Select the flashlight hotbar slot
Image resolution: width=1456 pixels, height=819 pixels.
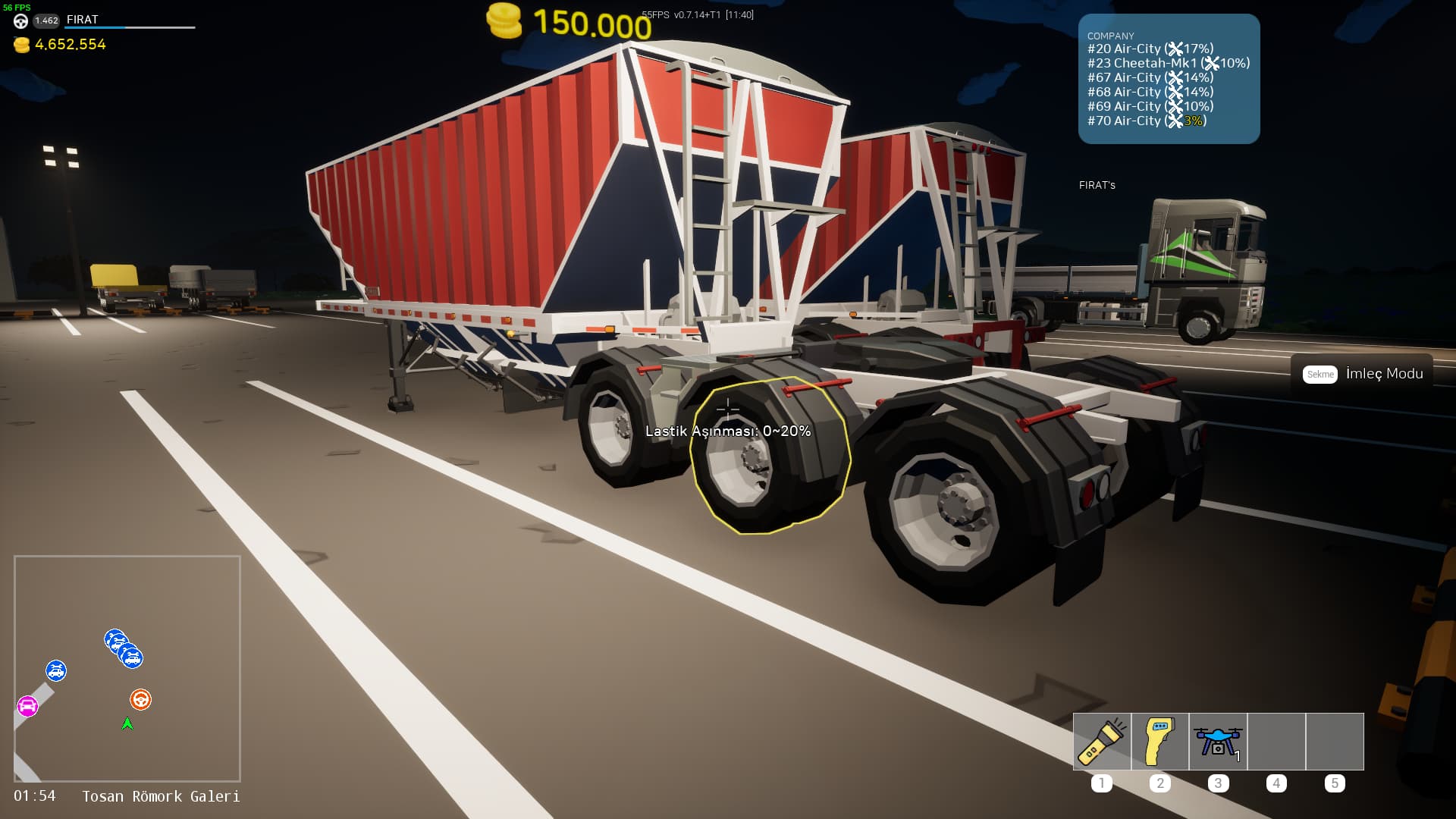pos(1102,742)
